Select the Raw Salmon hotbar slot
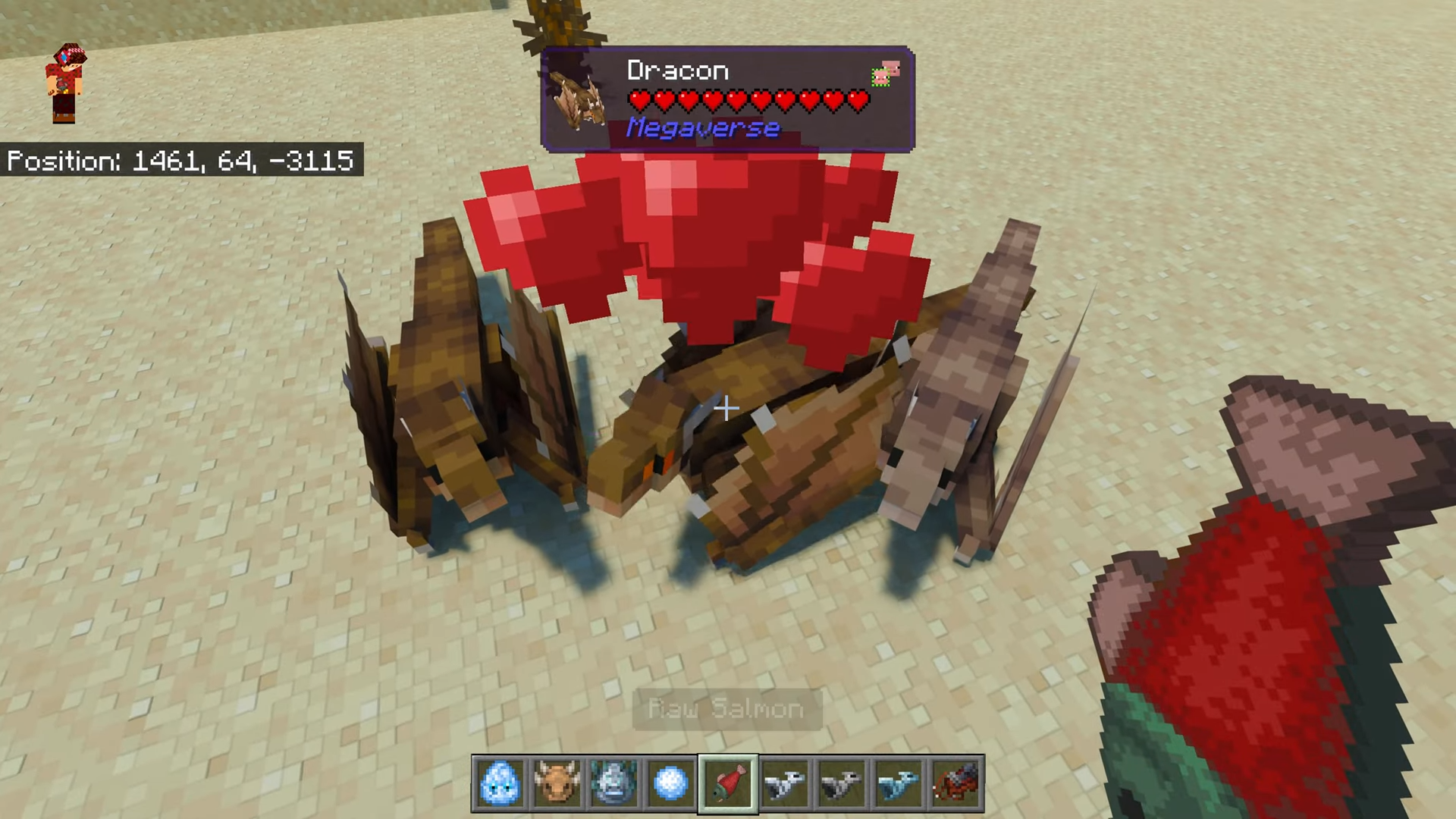 [x=728, y=783]
